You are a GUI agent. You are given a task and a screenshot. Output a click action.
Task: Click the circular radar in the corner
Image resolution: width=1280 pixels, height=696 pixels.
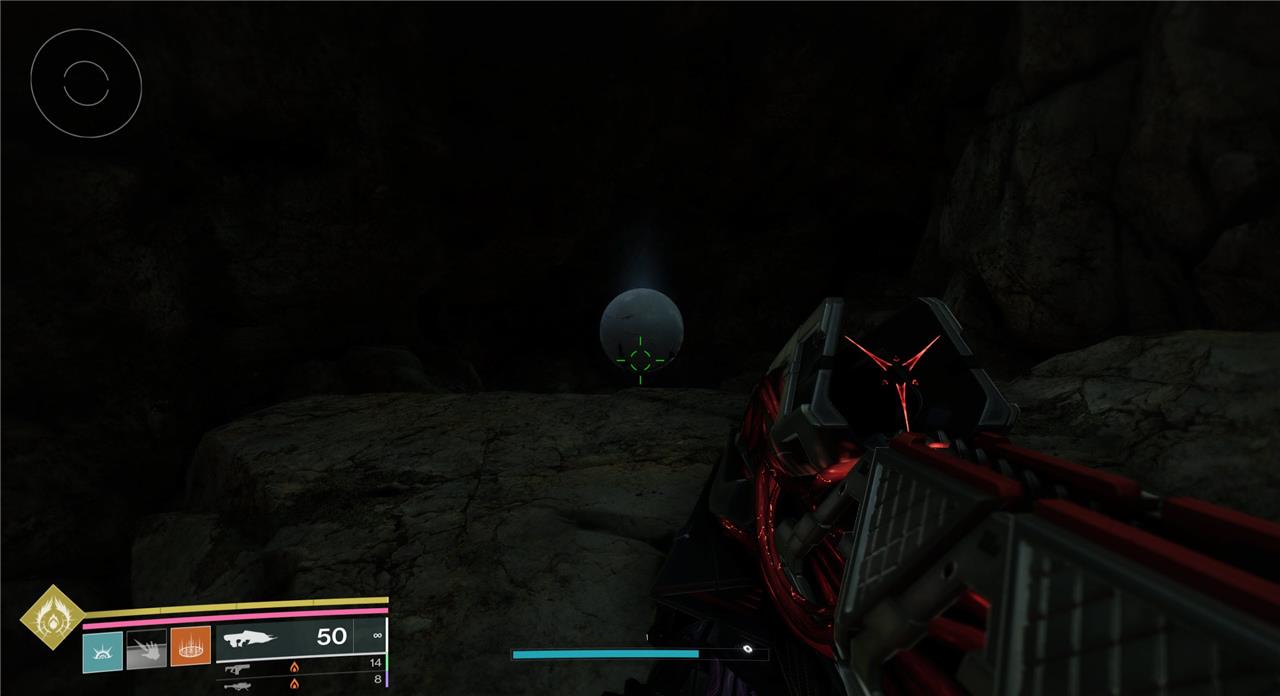click(x=86, y=83)
